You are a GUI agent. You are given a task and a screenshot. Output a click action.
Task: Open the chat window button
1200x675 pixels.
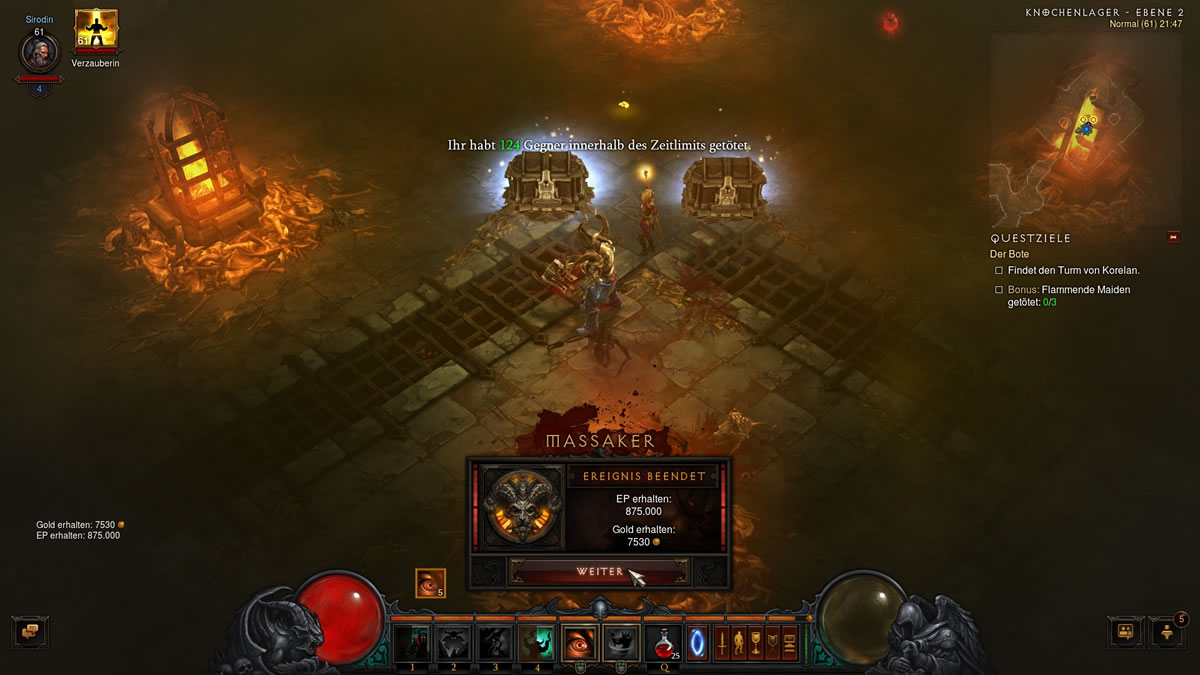click(30, 632)
